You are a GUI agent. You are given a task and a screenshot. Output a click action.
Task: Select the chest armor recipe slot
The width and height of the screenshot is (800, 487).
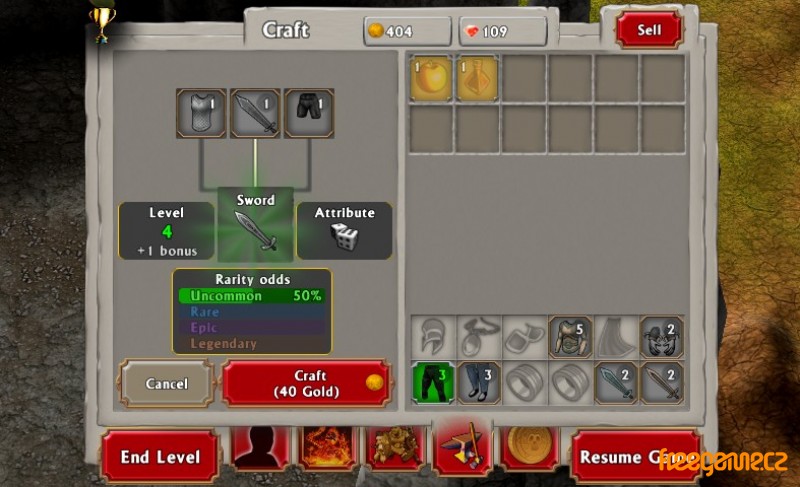(x=202, y=113)
